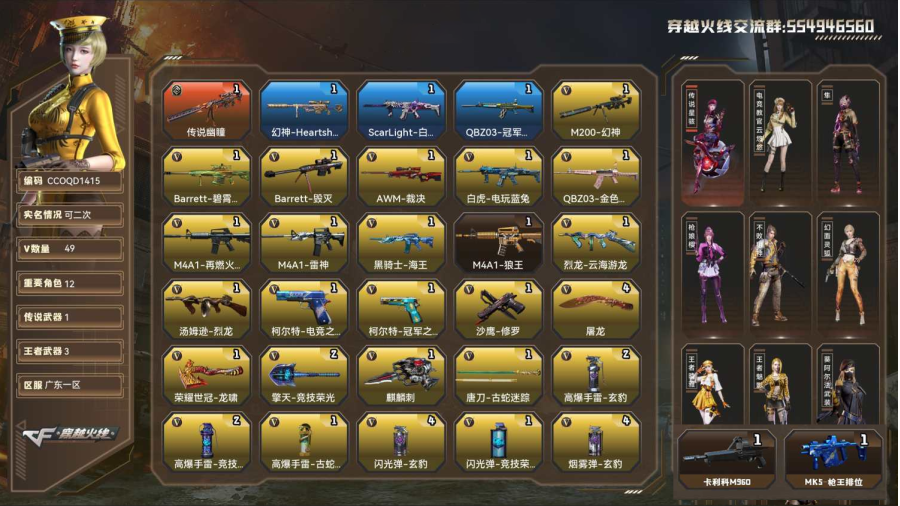Choose the 幻神-Heartshot rifle slot
Screen dimensions: 900x506
pos(304,110)
